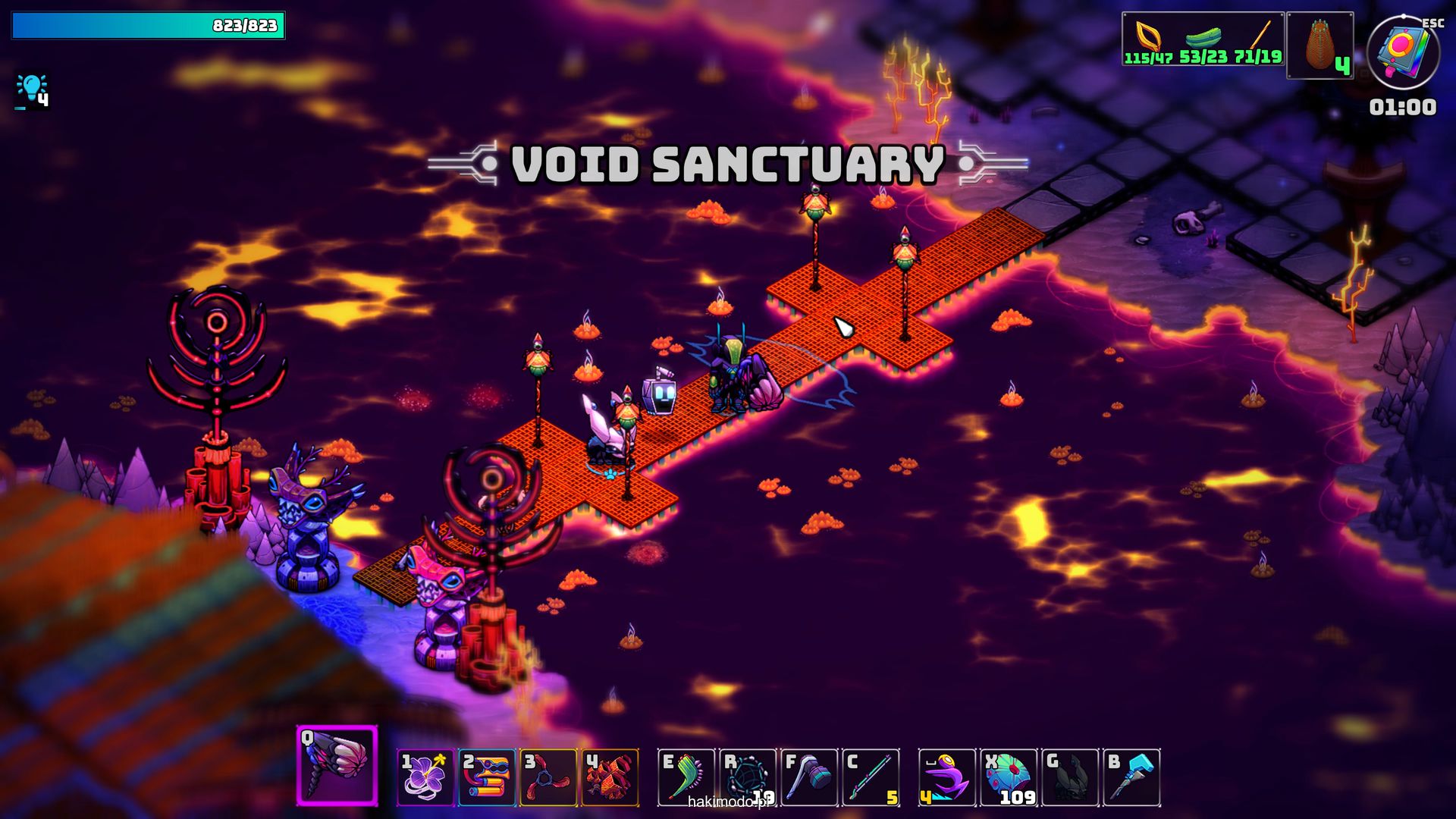Viewport: 1456px width, 819px height.
Task: Use the net trap in slot R
Action: click(x=748, y=777)
